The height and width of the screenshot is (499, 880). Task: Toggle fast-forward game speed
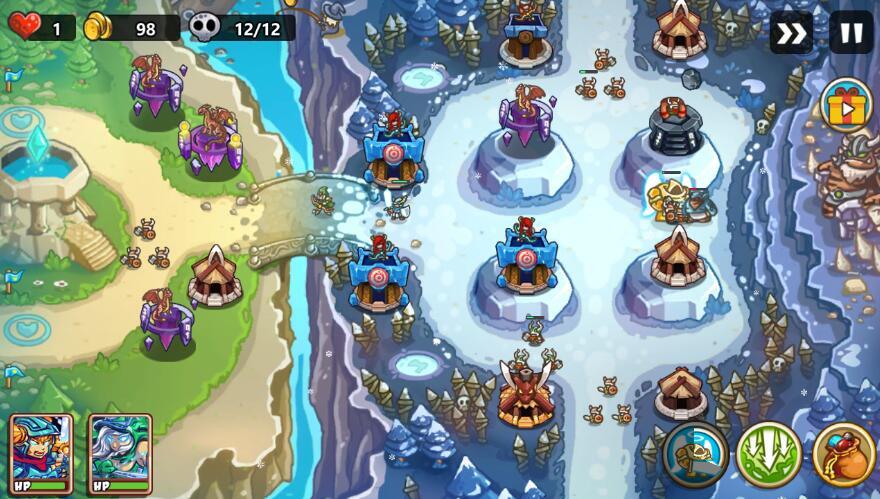pos(790,33)
